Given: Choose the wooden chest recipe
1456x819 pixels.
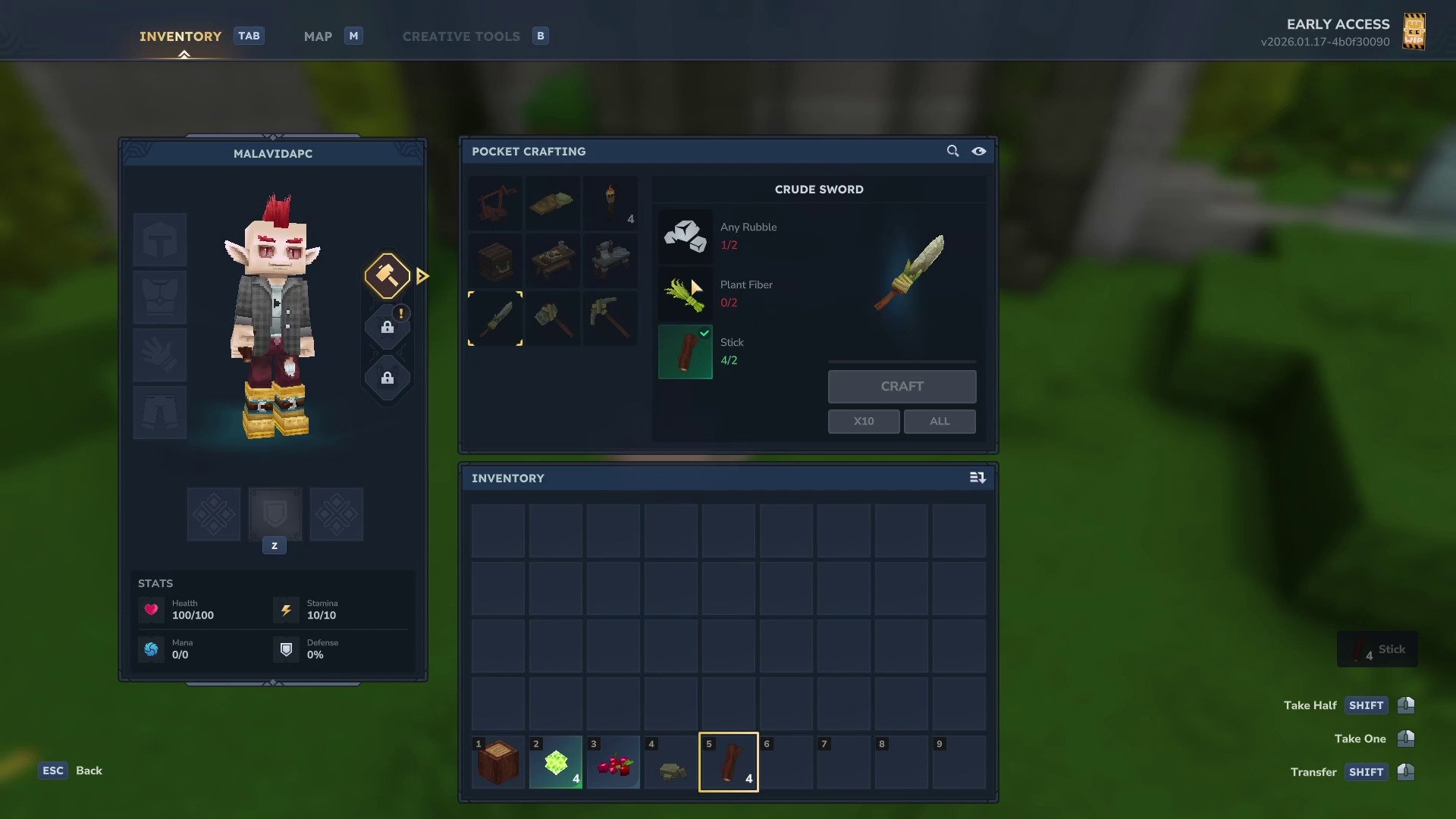Looking at the screenshot, I should (x=495, y=261).
